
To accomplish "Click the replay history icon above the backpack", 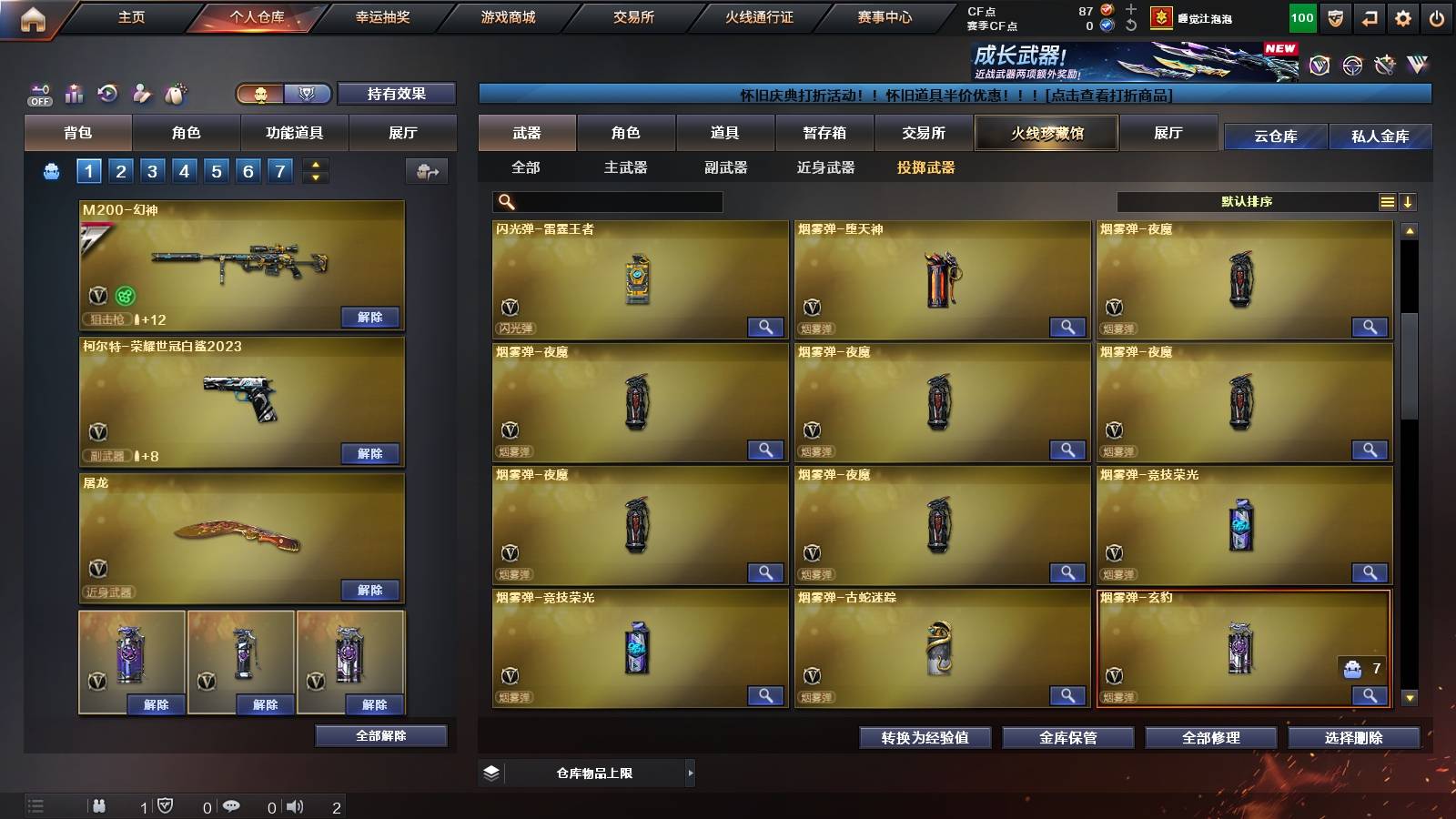I will click(107, 94).
